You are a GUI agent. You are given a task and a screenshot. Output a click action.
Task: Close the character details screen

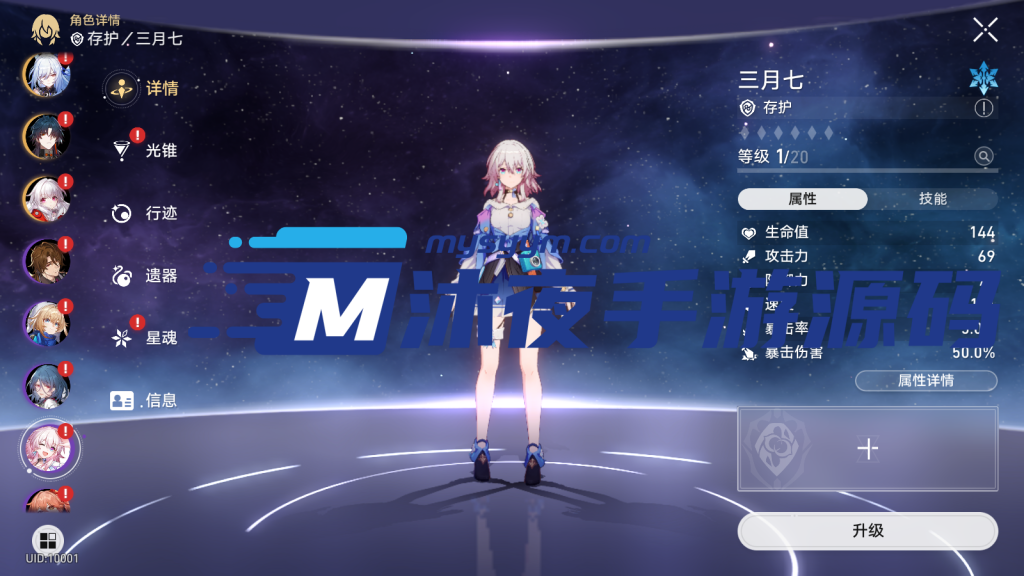click(985, 30)
